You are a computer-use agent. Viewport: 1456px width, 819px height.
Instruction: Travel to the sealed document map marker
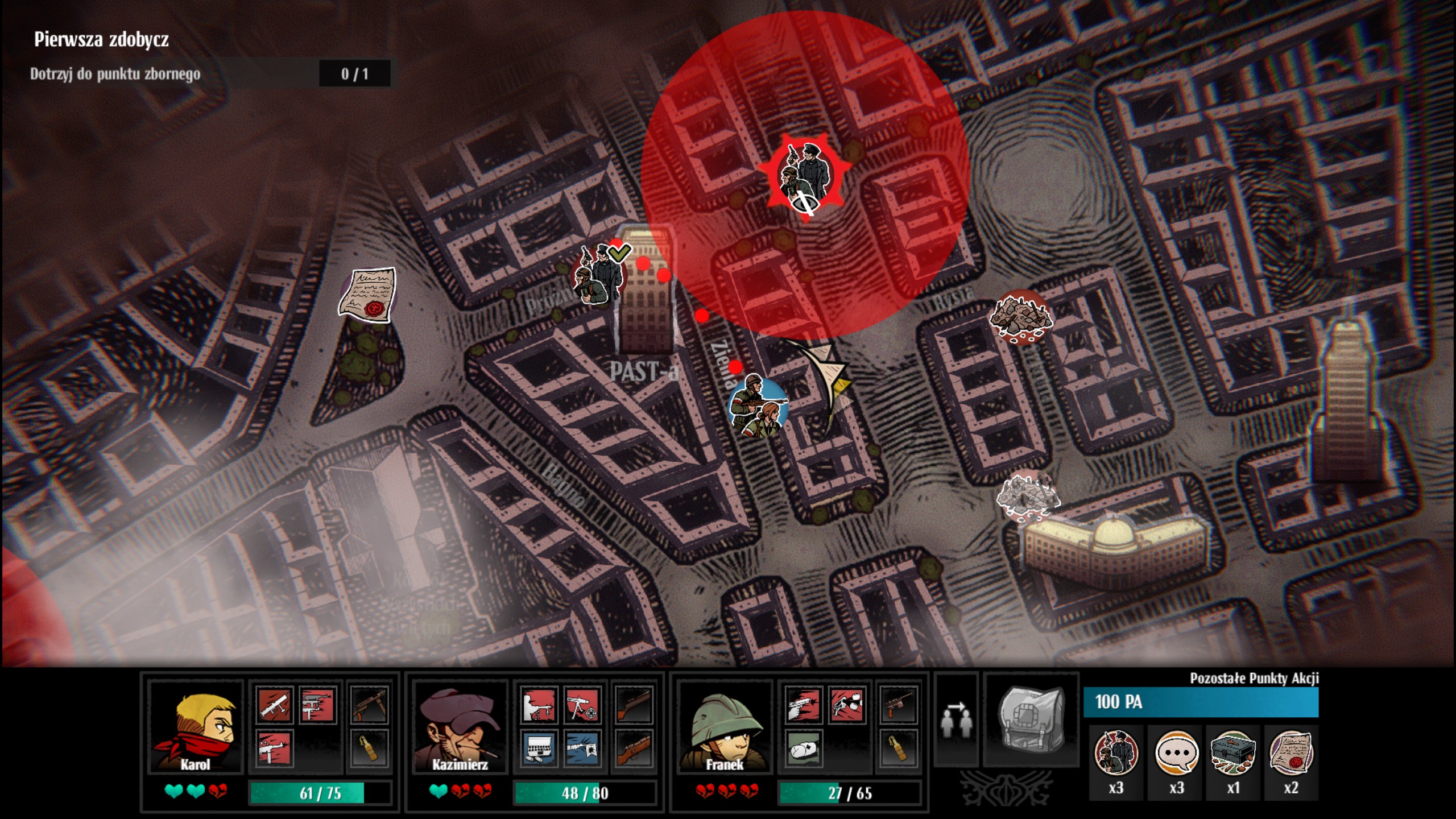click(367, 294)
